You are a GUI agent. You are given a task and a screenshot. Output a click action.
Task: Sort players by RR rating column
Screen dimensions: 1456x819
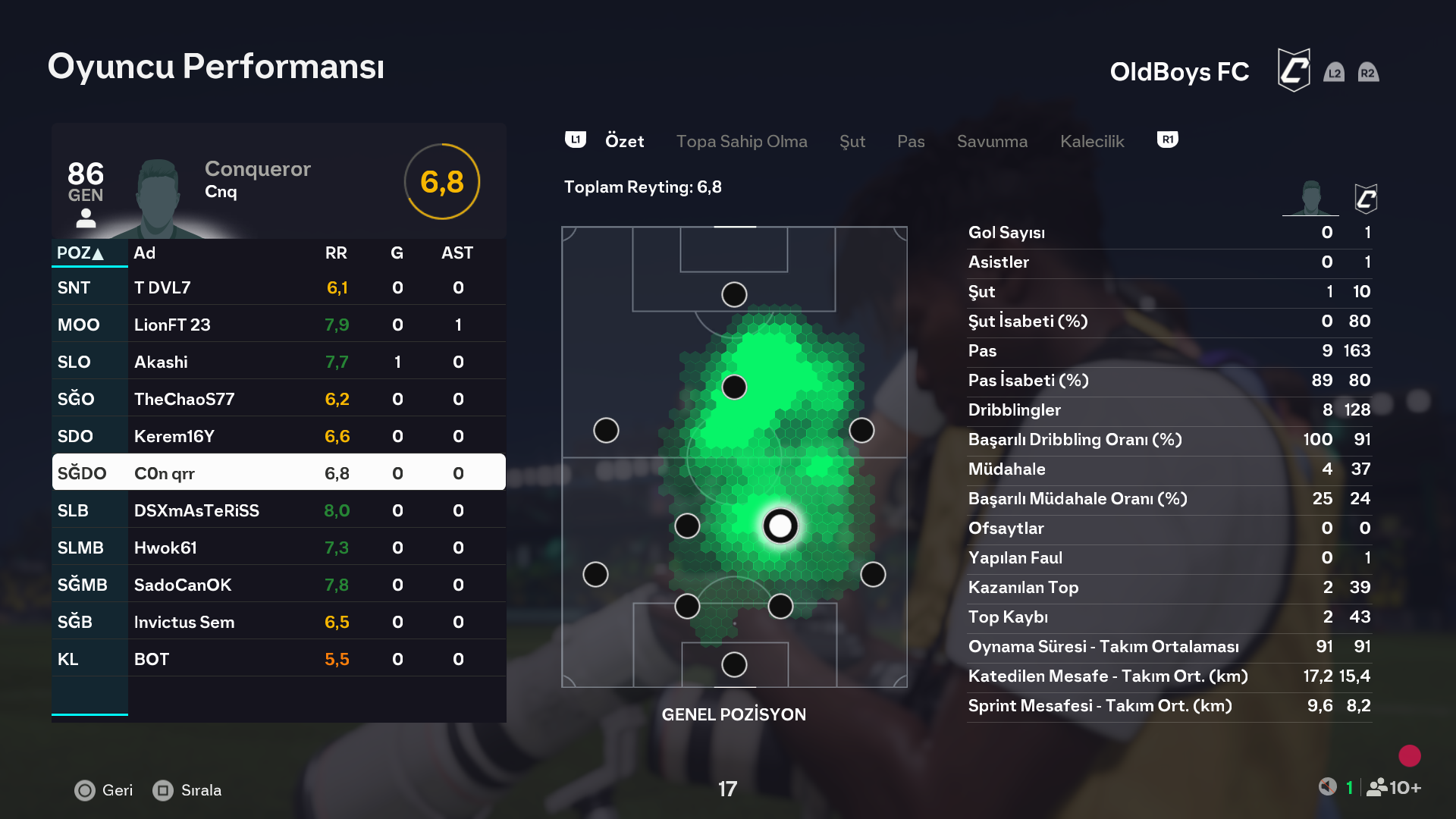coord(336,253)
